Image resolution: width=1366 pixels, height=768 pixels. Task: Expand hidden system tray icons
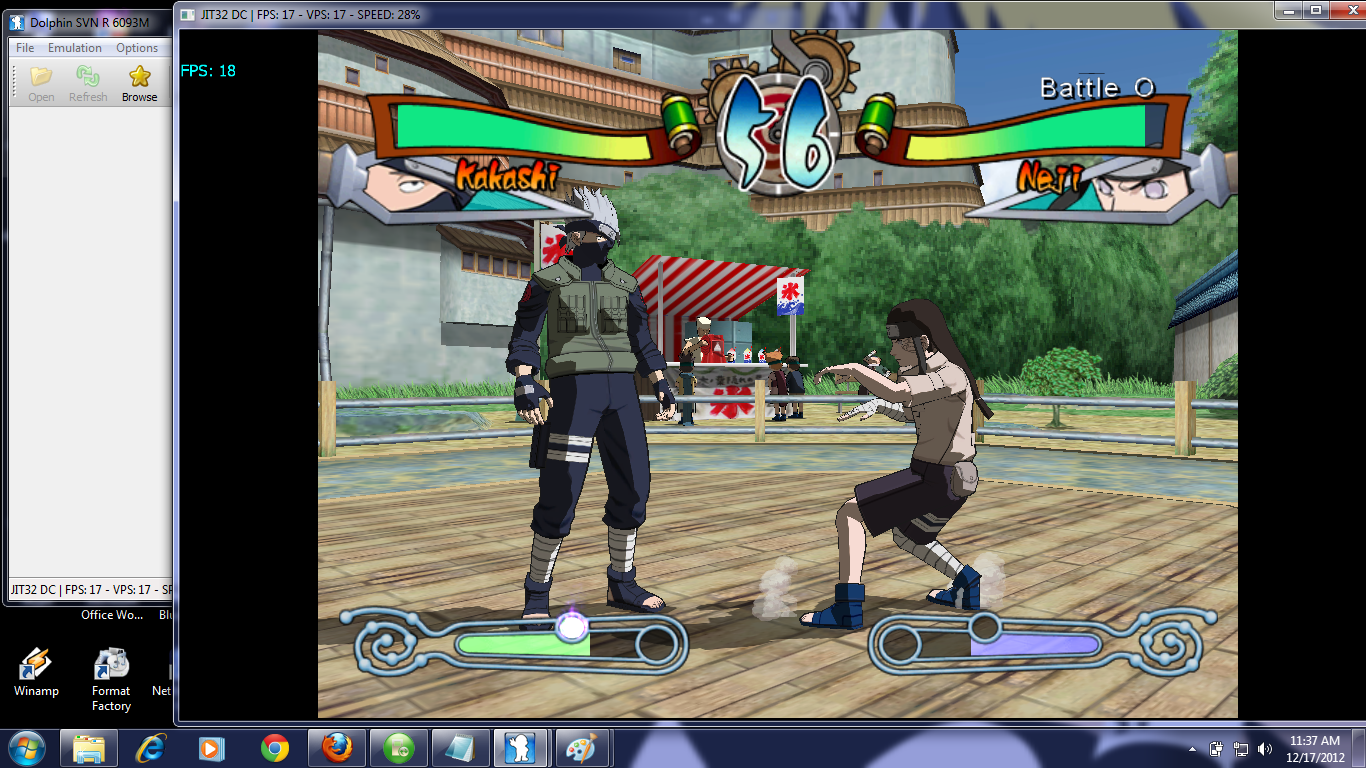(x=1192, y=750)
